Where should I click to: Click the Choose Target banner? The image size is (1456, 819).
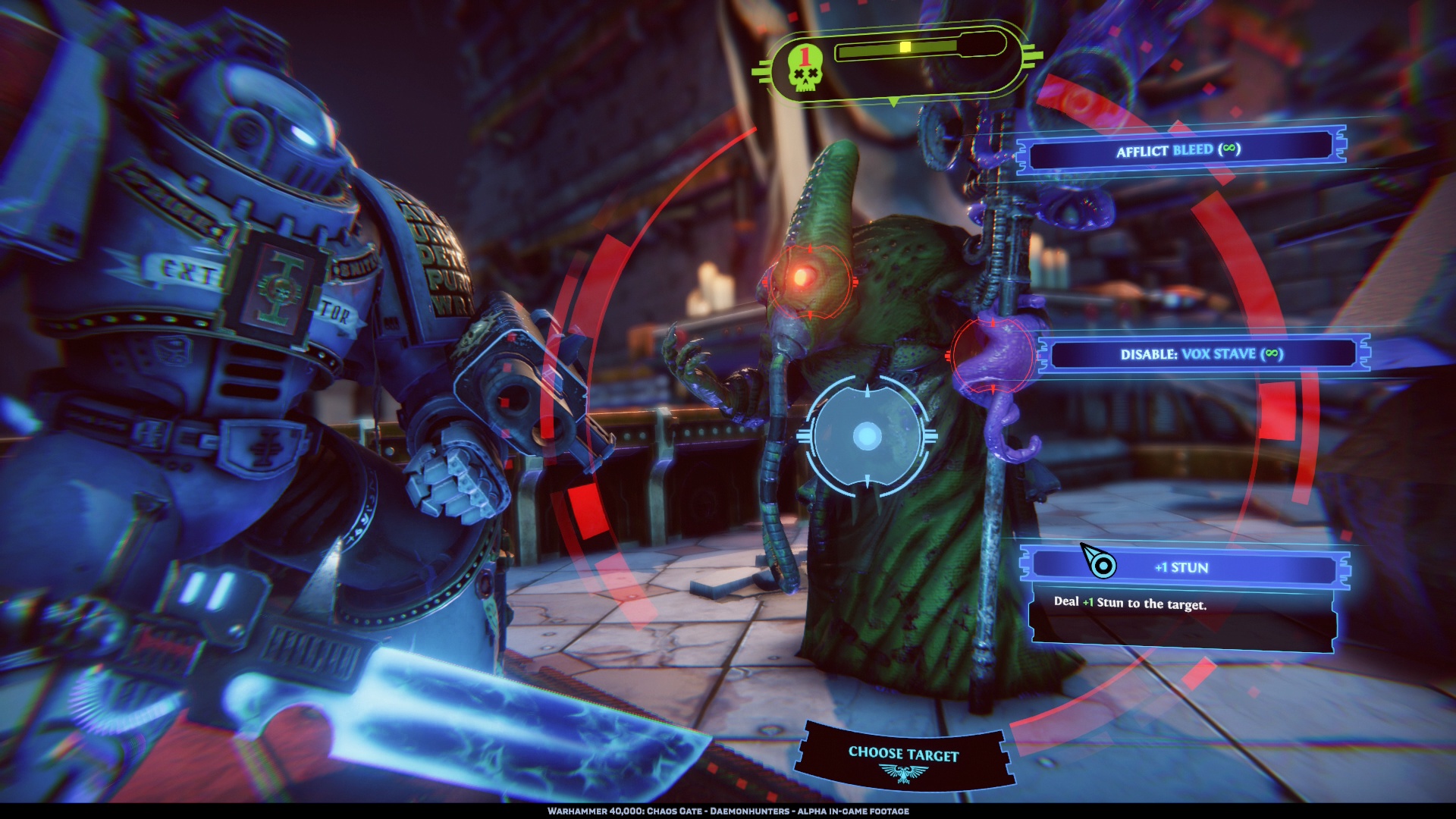point(903,756)
